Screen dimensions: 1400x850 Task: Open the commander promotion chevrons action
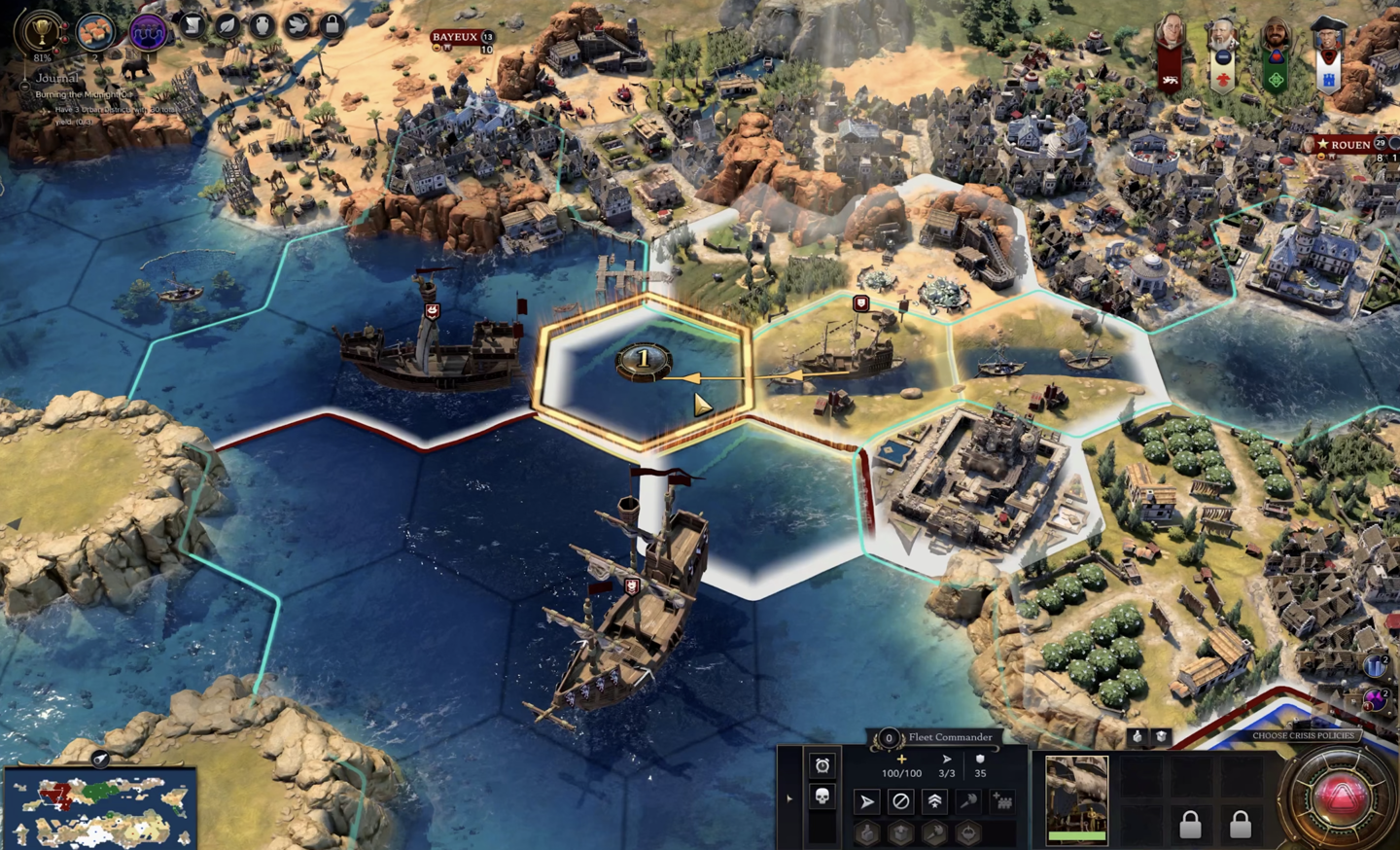point(934,801)
